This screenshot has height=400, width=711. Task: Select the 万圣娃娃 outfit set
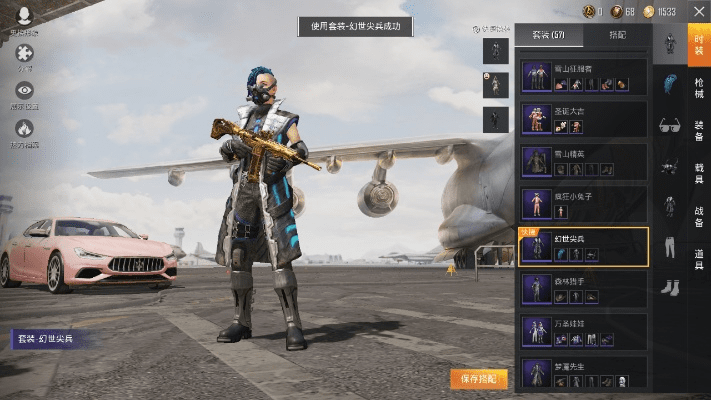click(x=584, y=332)
